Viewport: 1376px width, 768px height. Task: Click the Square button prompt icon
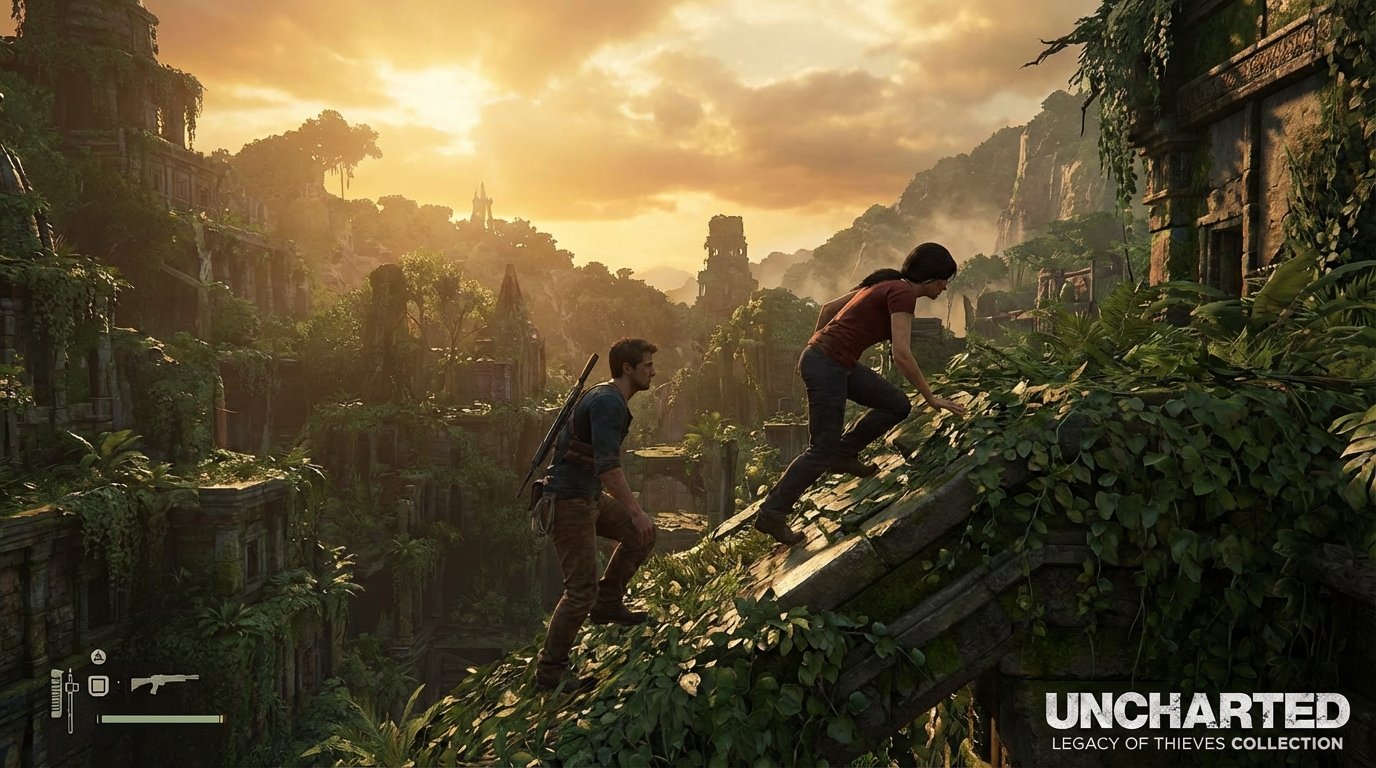[98, 686]
